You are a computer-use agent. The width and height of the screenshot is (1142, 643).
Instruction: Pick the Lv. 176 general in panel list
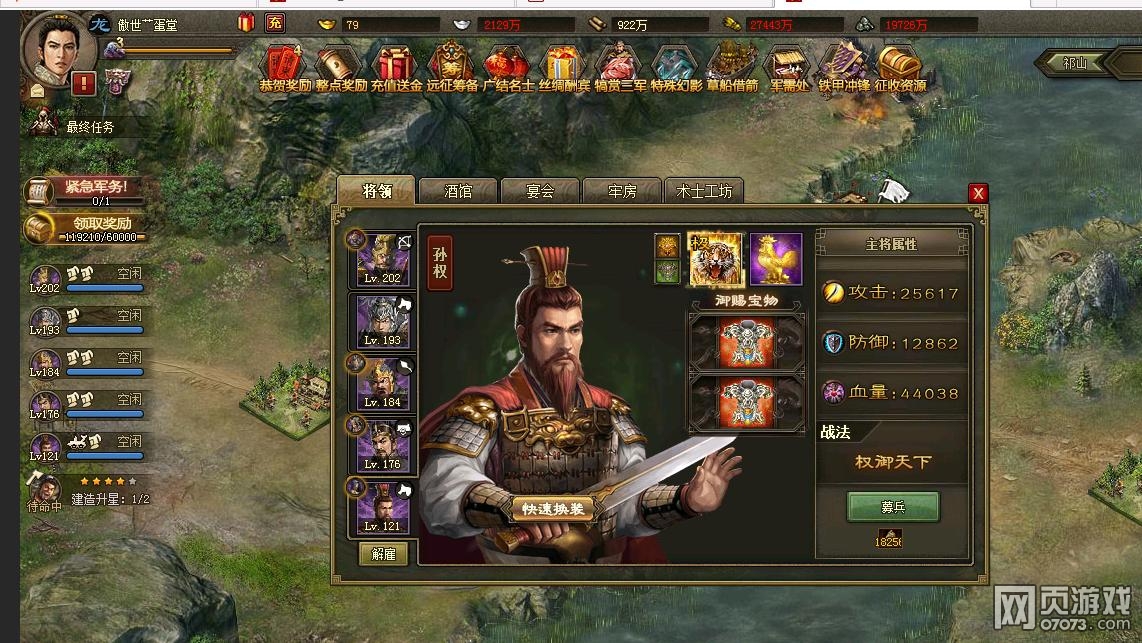[382, 445]
